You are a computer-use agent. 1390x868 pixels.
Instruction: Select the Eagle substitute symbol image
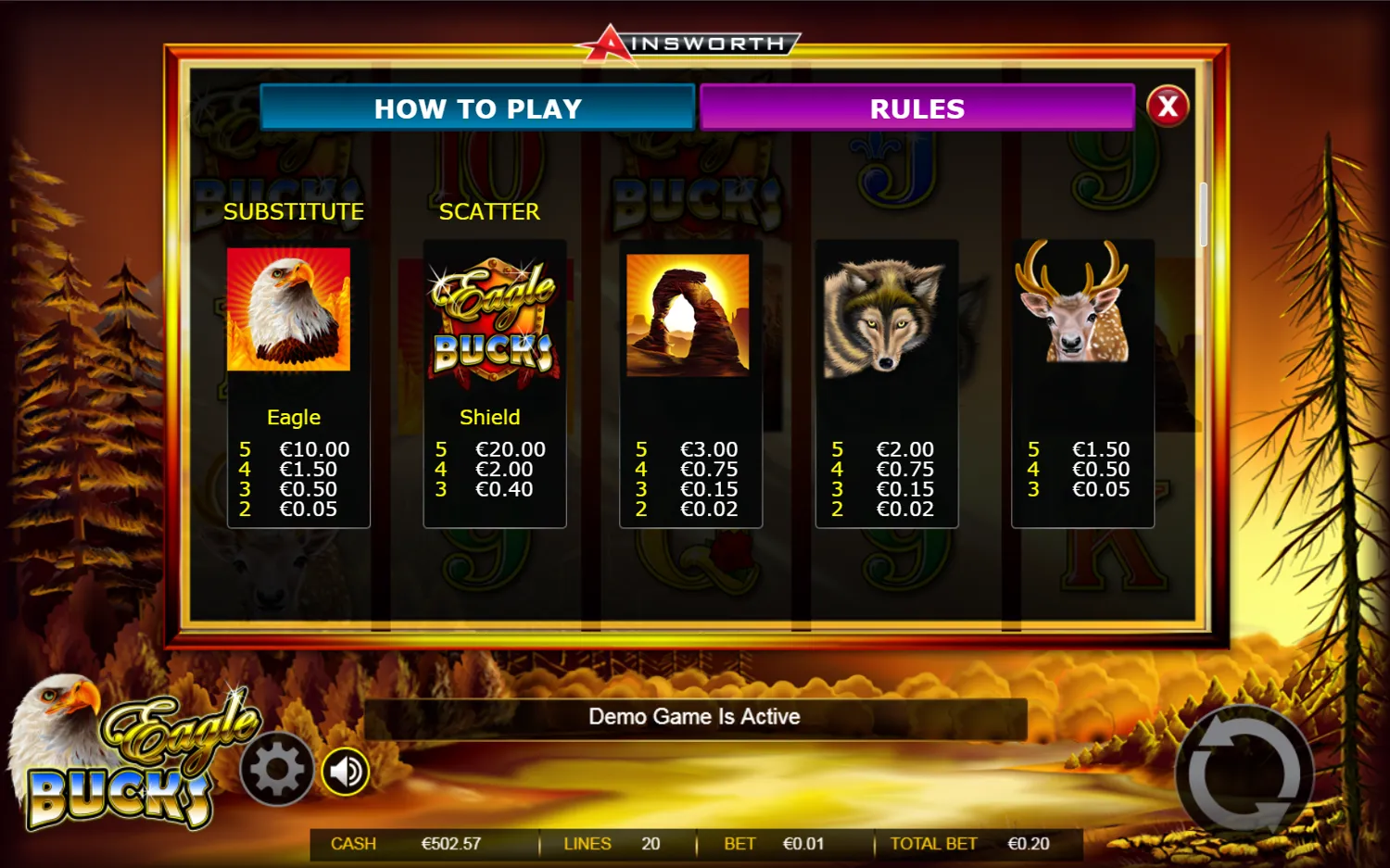[290, 311]
